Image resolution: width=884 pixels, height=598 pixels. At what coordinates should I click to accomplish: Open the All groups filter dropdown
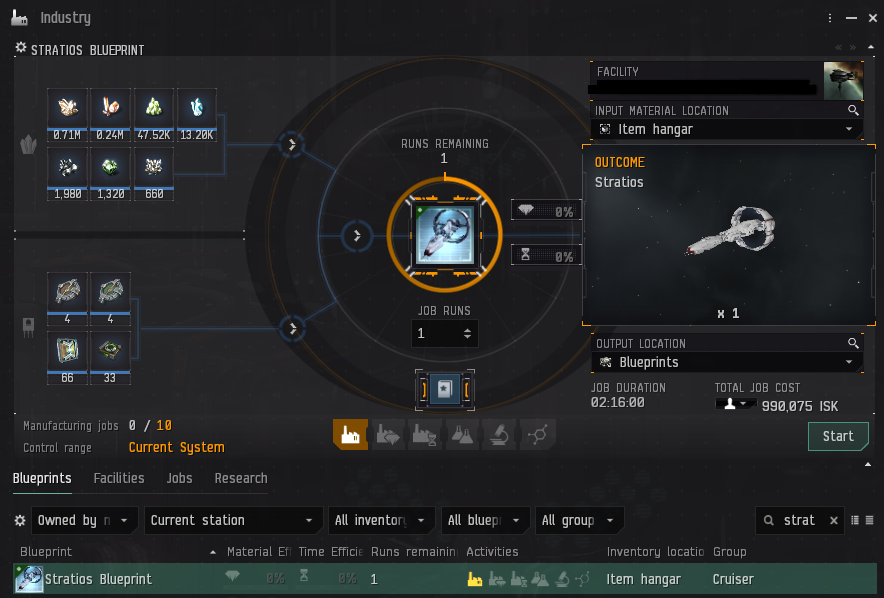tap(579, 520)
